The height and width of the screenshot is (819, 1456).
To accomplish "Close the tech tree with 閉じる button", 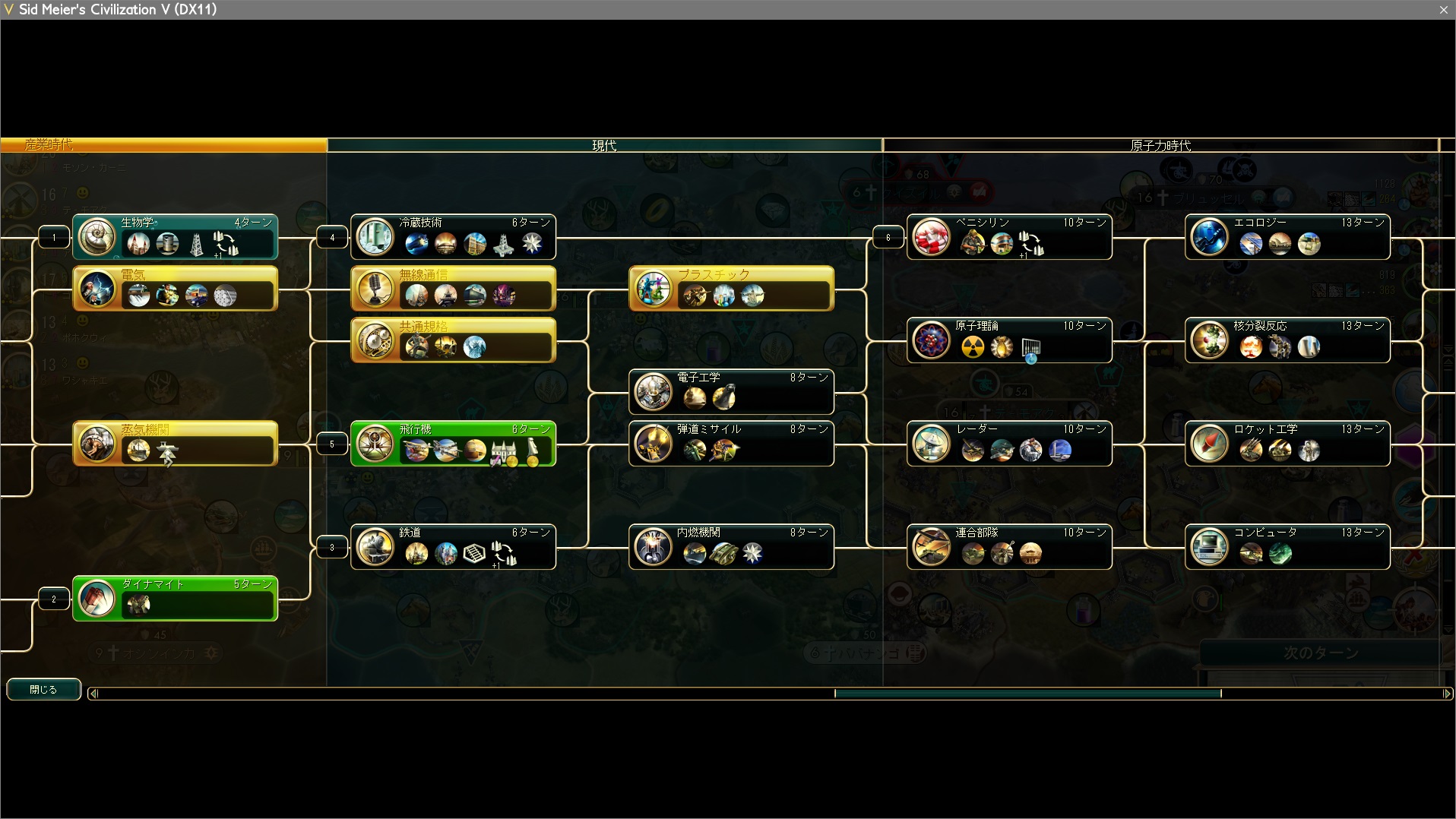I will click(43, 689).
